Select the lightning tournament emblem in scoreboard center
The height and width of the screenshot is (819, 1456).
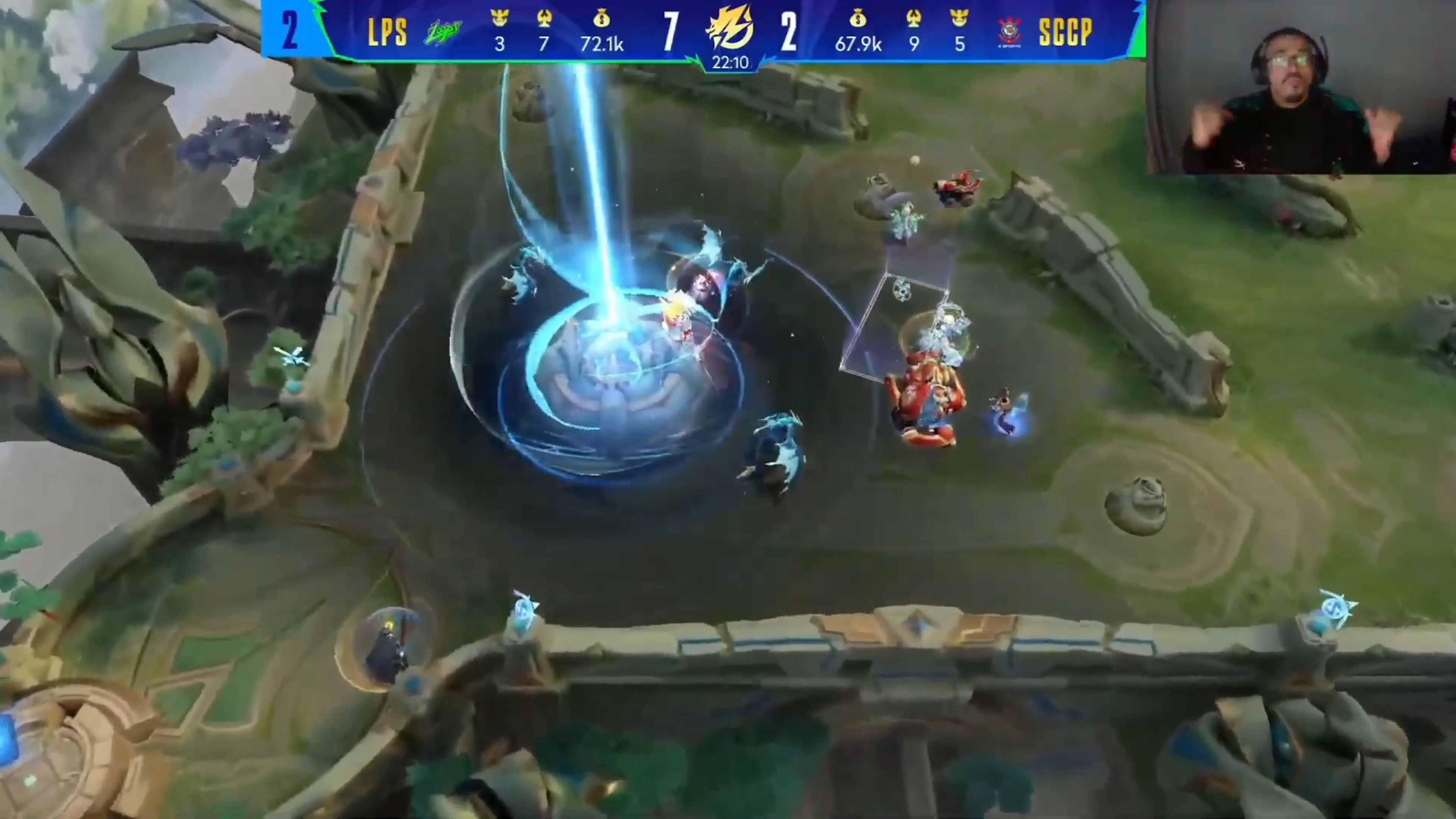[730, 27]
